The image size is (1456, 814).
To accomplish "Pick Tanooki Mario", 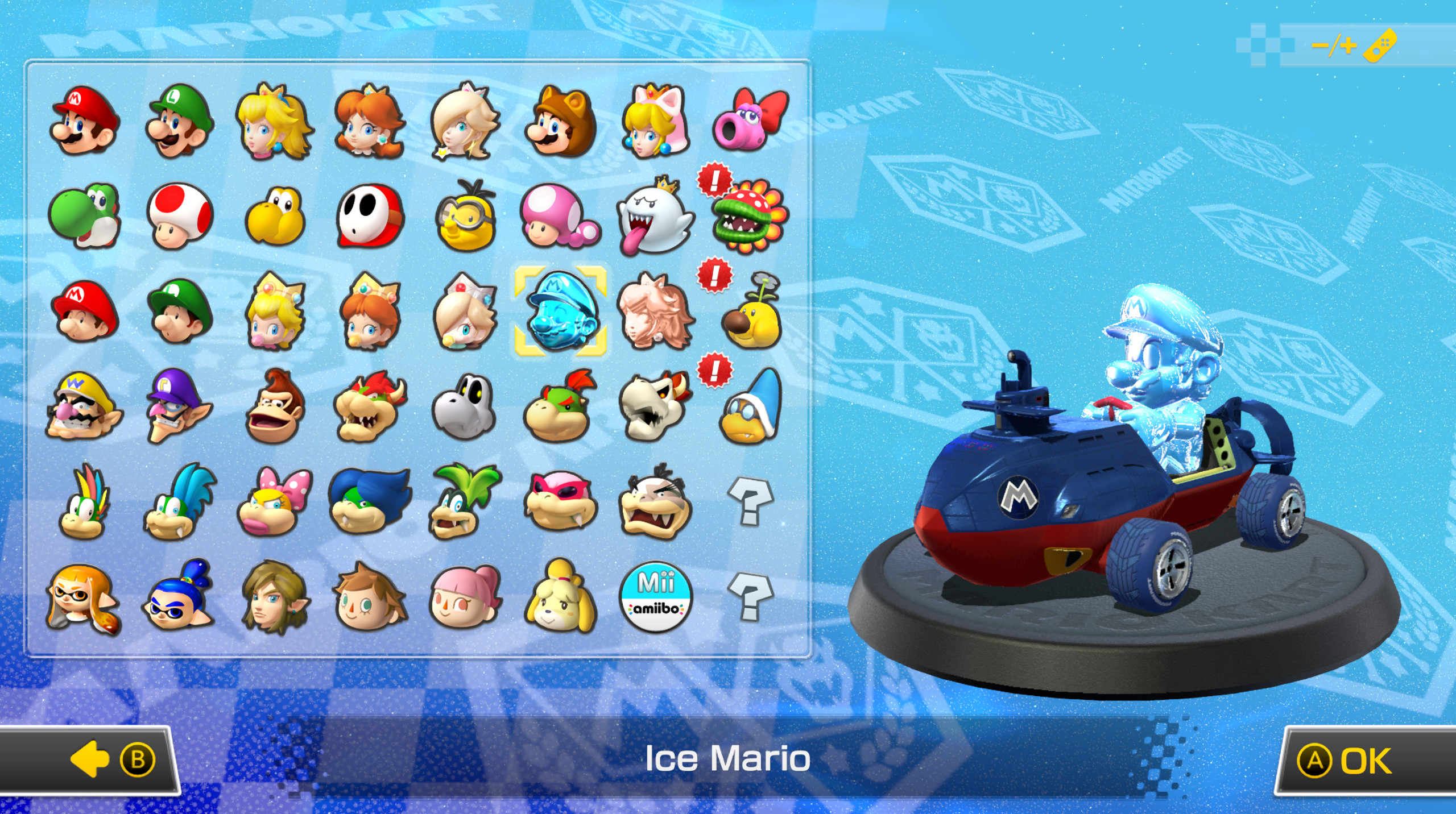I will pyautogui.click(x=557, y=122).
